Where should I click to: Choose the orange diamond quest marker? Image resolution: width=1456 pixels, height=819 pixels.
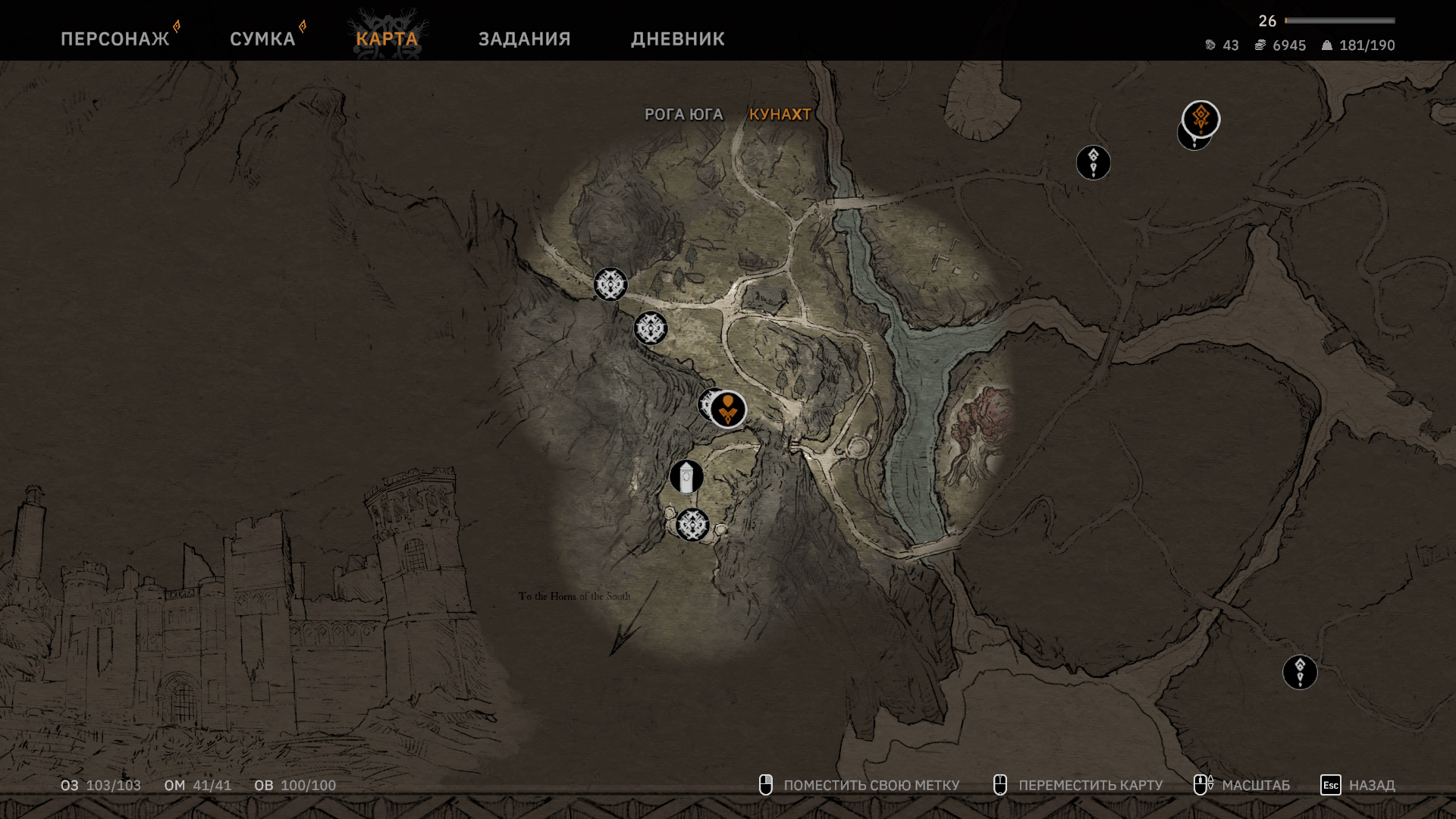click(1200, 118)
